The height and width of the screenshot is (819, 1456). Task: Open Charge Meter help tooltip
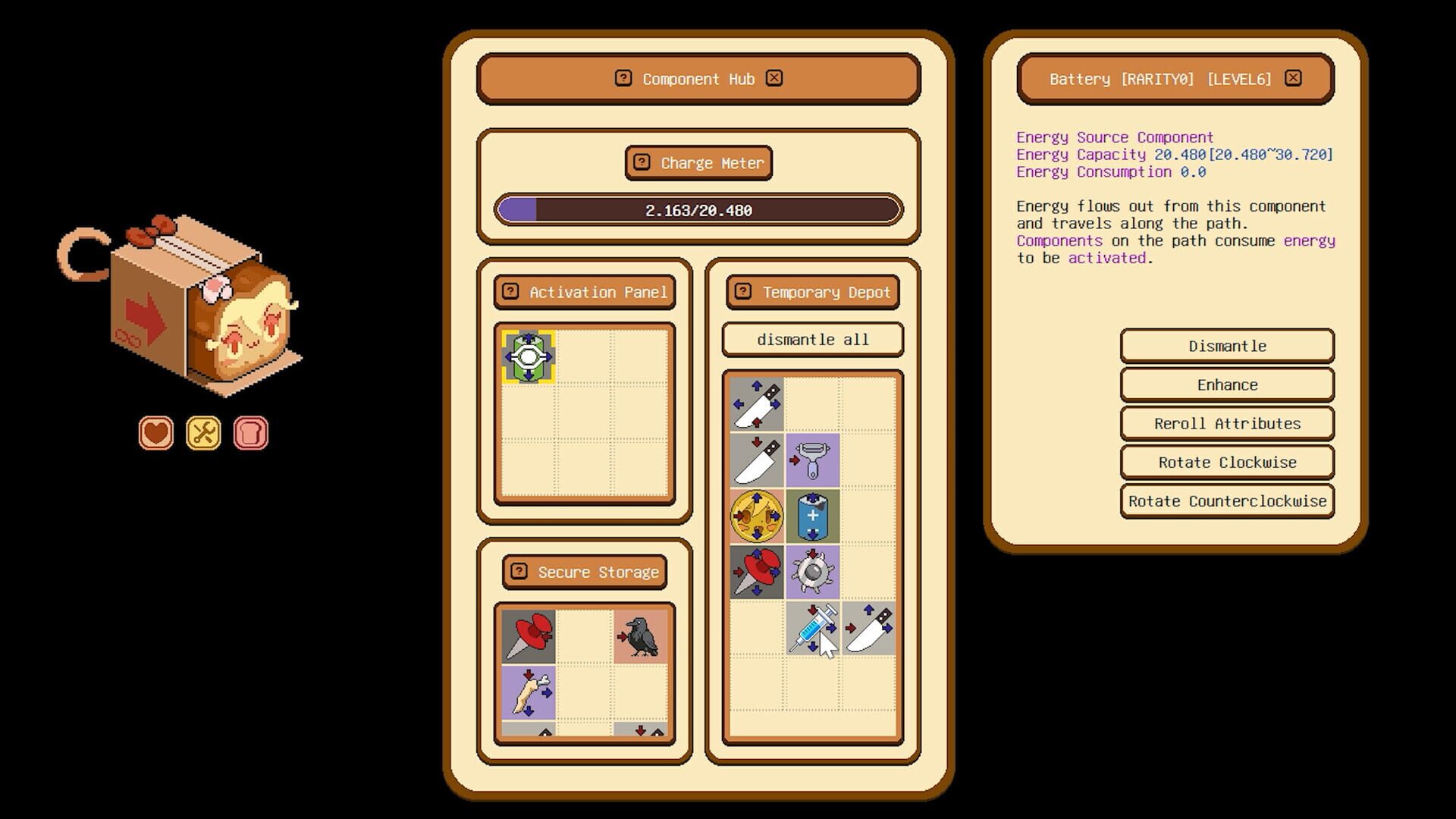click(x=641, y=162)
